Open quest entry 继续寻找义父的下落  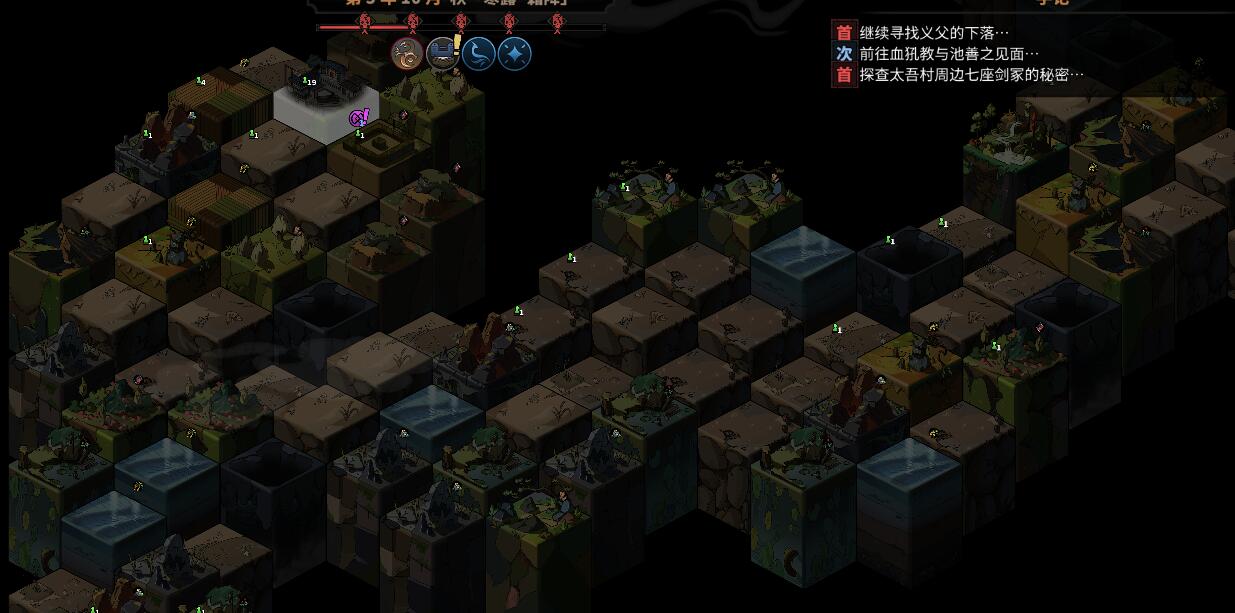click(x=934, y=33)
